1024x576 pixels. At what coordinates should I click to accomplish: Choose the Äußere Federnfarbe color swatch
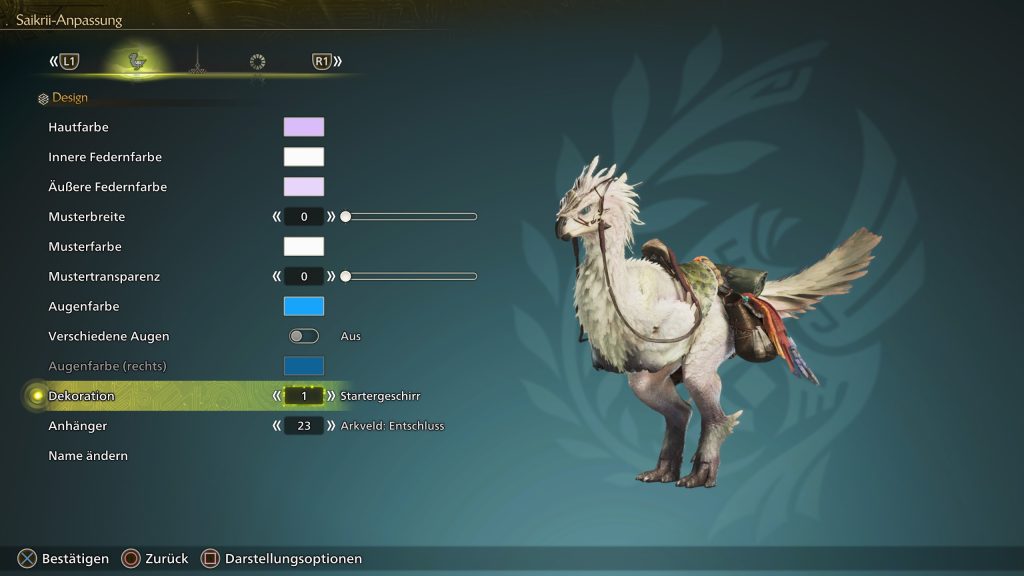point(304,187)
